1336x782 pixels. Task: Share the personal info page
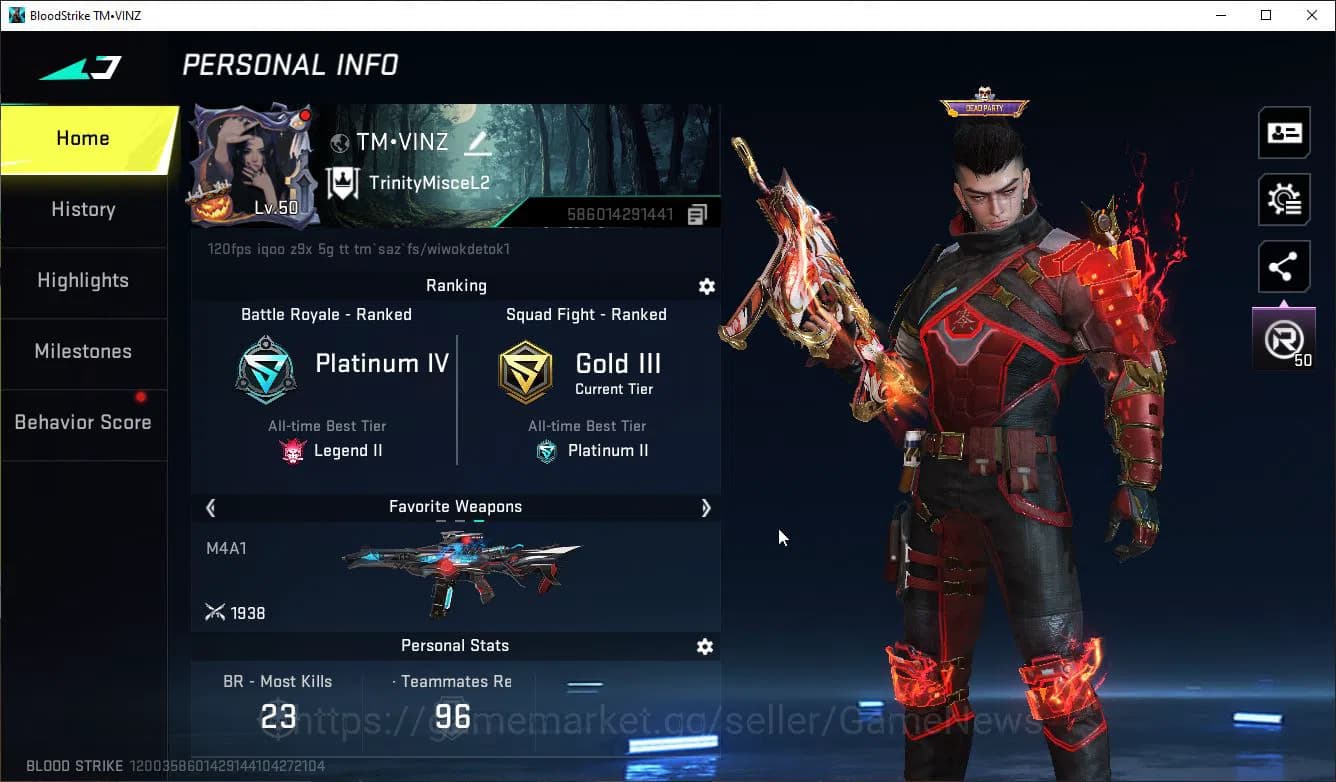(x=1284, y=267)
